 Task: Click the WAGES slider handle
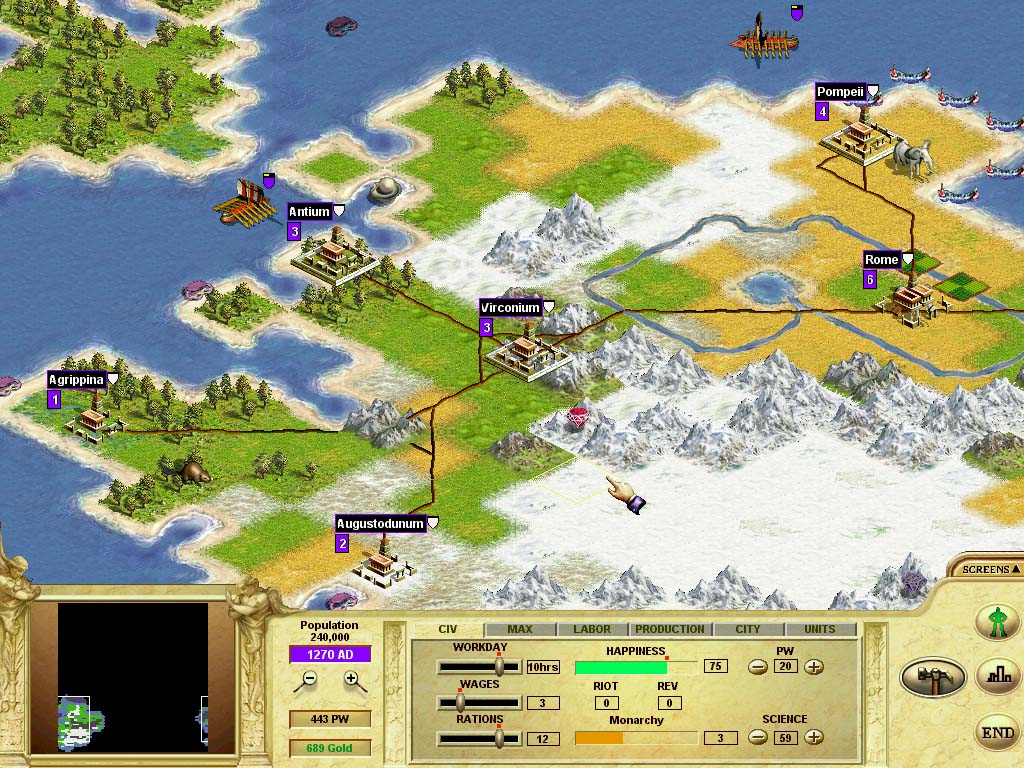click(462, 703)
